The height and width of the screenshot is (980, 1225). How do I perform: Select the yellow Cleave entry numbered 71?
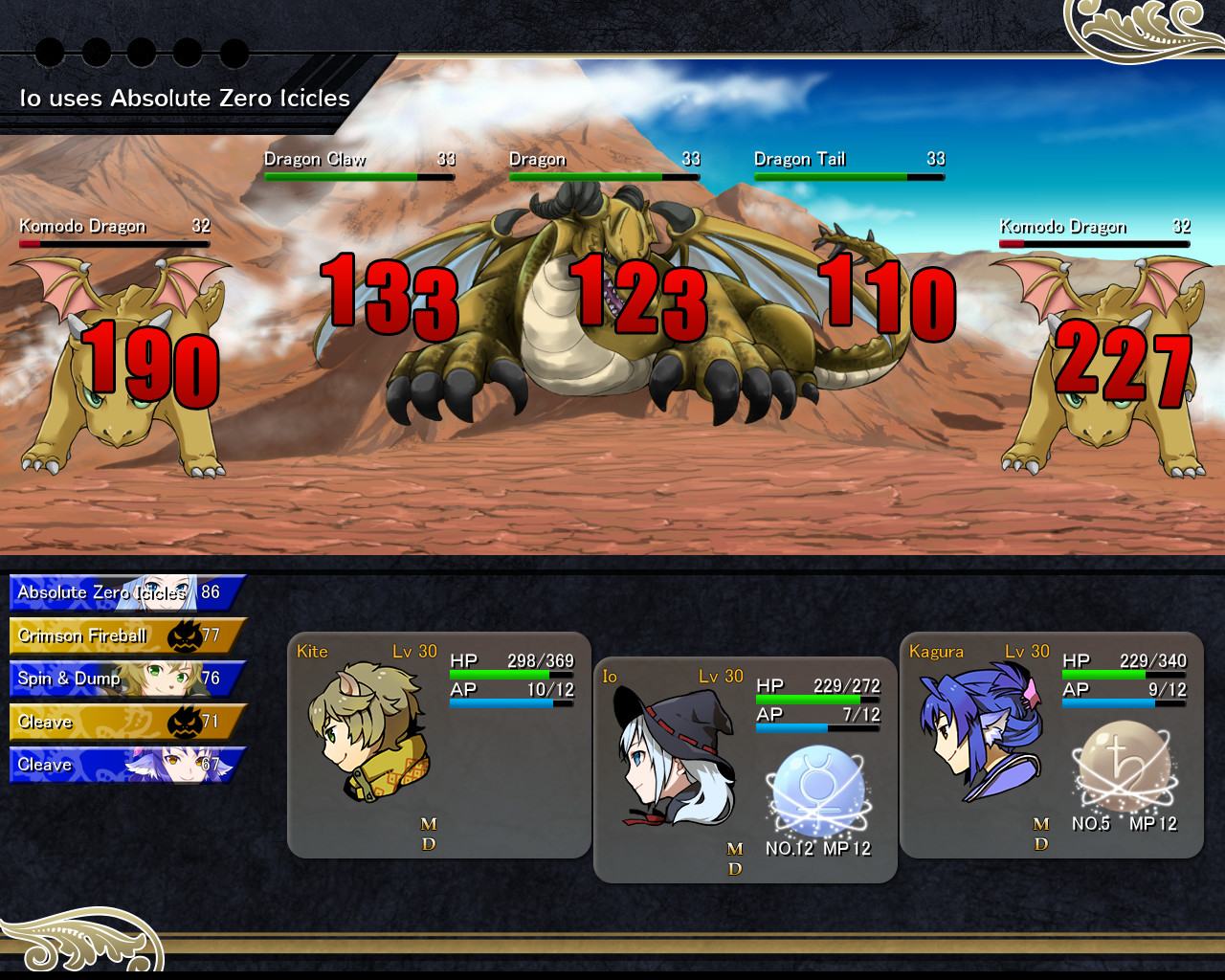[126, 722]
